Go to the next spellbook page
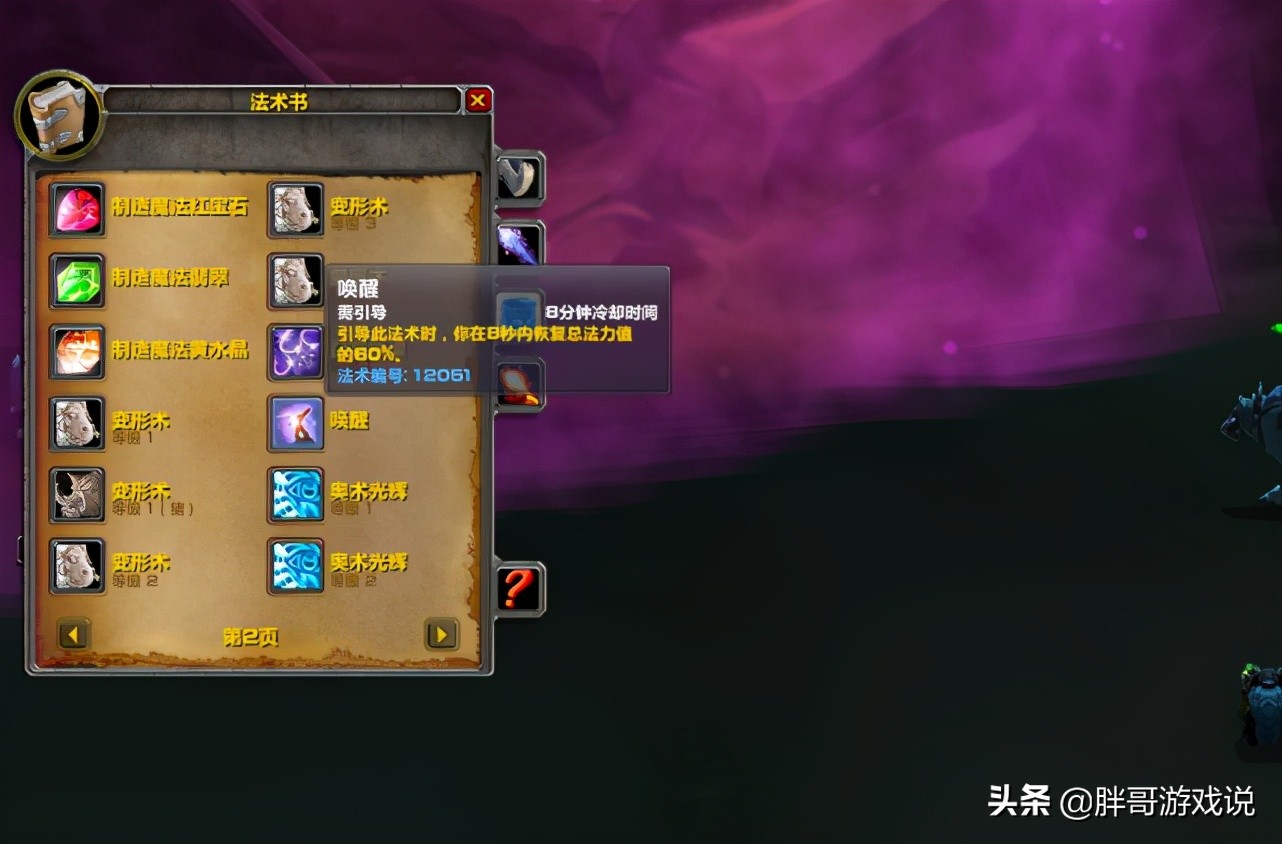The width and height of the screenshot is (1282, 844). (441, 634)
